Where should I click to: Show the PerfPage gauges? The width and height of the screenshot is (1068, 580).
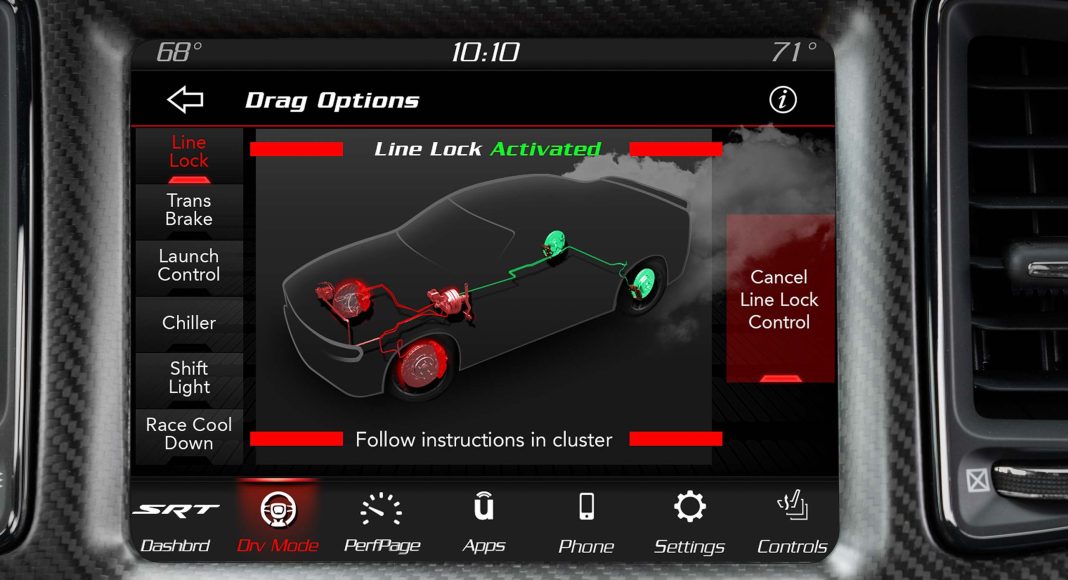[x=381, y=523]
